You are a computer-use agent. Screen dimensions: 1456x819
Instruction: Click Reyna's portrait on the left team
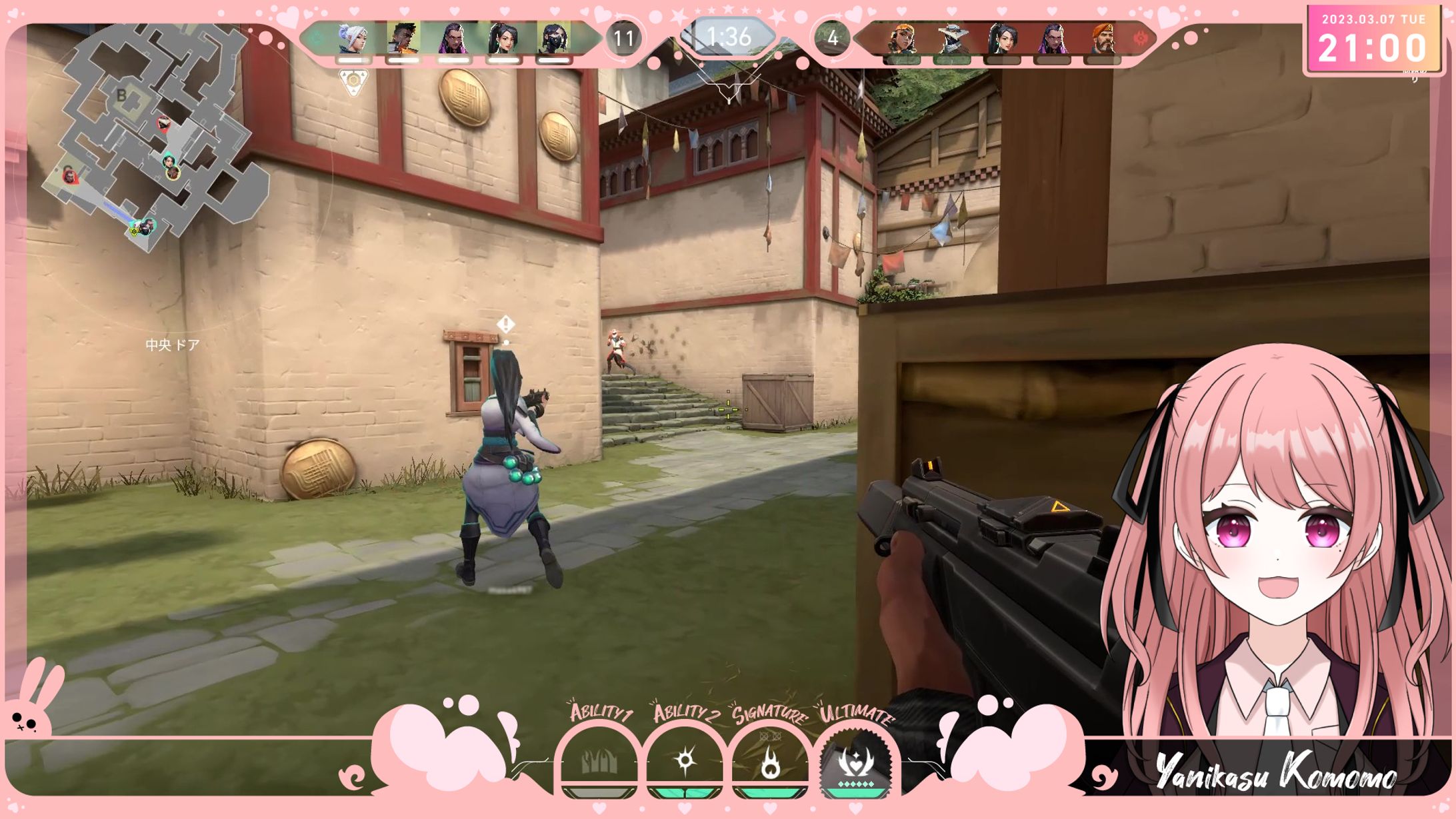pyautogui.click(x=453, y=39)
